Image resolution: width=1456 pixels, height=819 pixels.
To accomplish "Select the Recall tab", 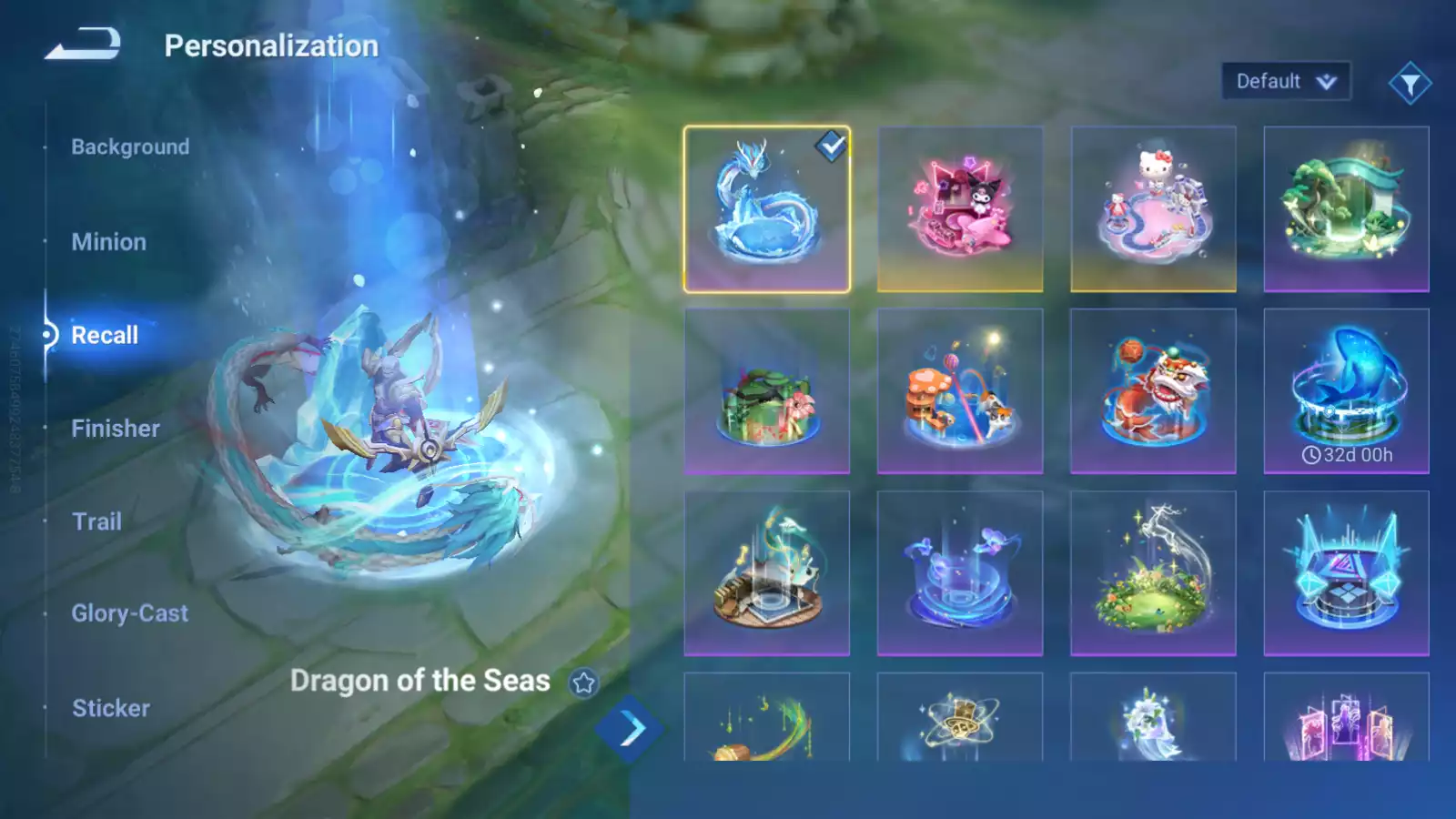I will click(x=105, y=335).
